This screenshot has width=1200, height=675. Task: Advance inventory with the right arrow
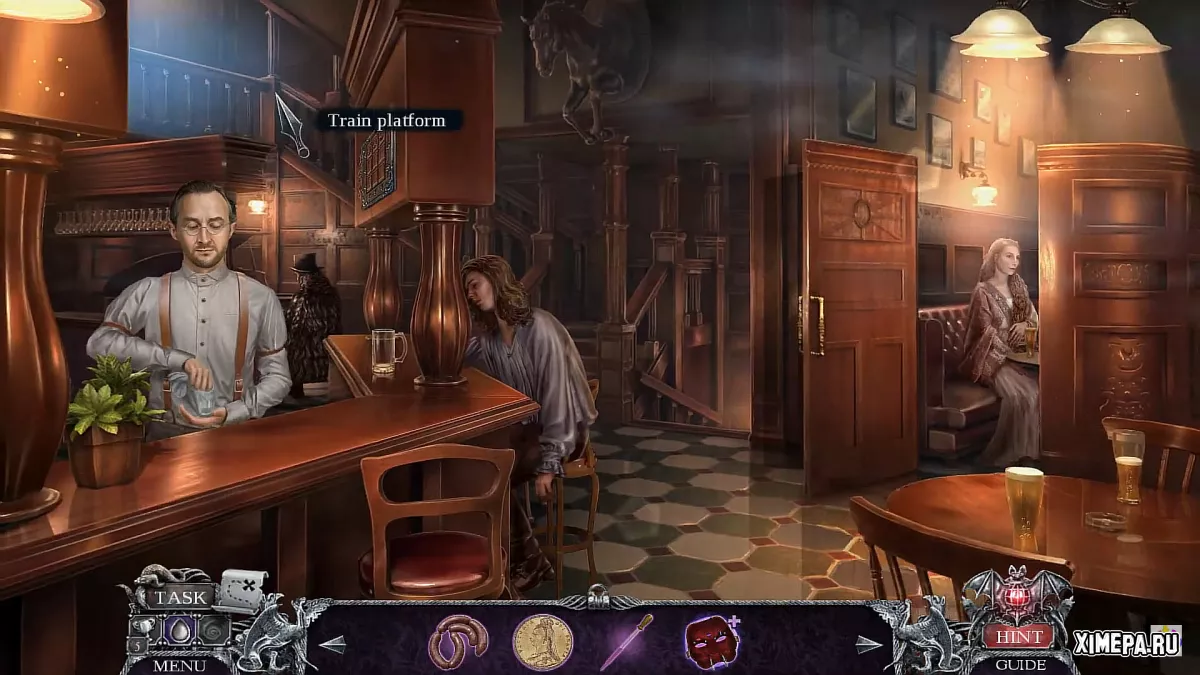pos(869,644)
